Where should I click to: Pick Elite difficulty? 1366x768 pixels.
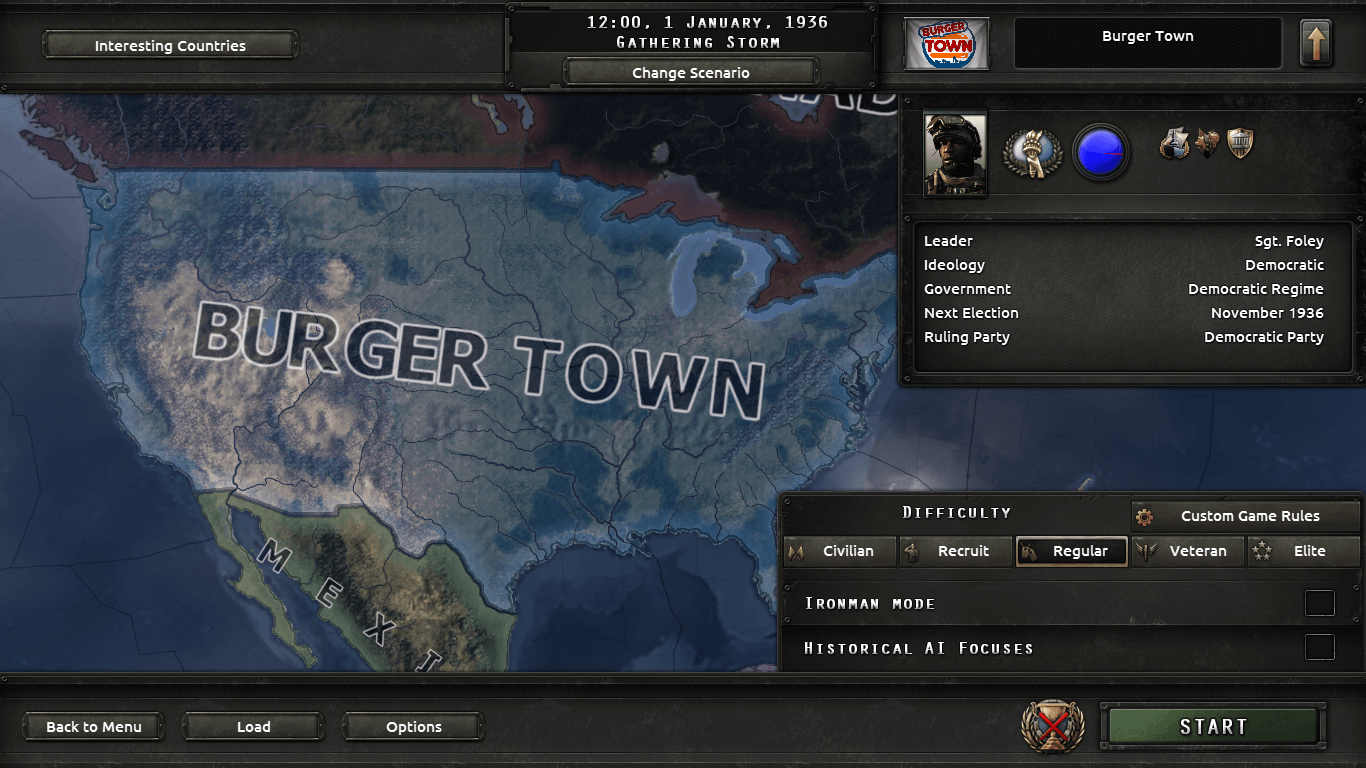coord(1303,551)
